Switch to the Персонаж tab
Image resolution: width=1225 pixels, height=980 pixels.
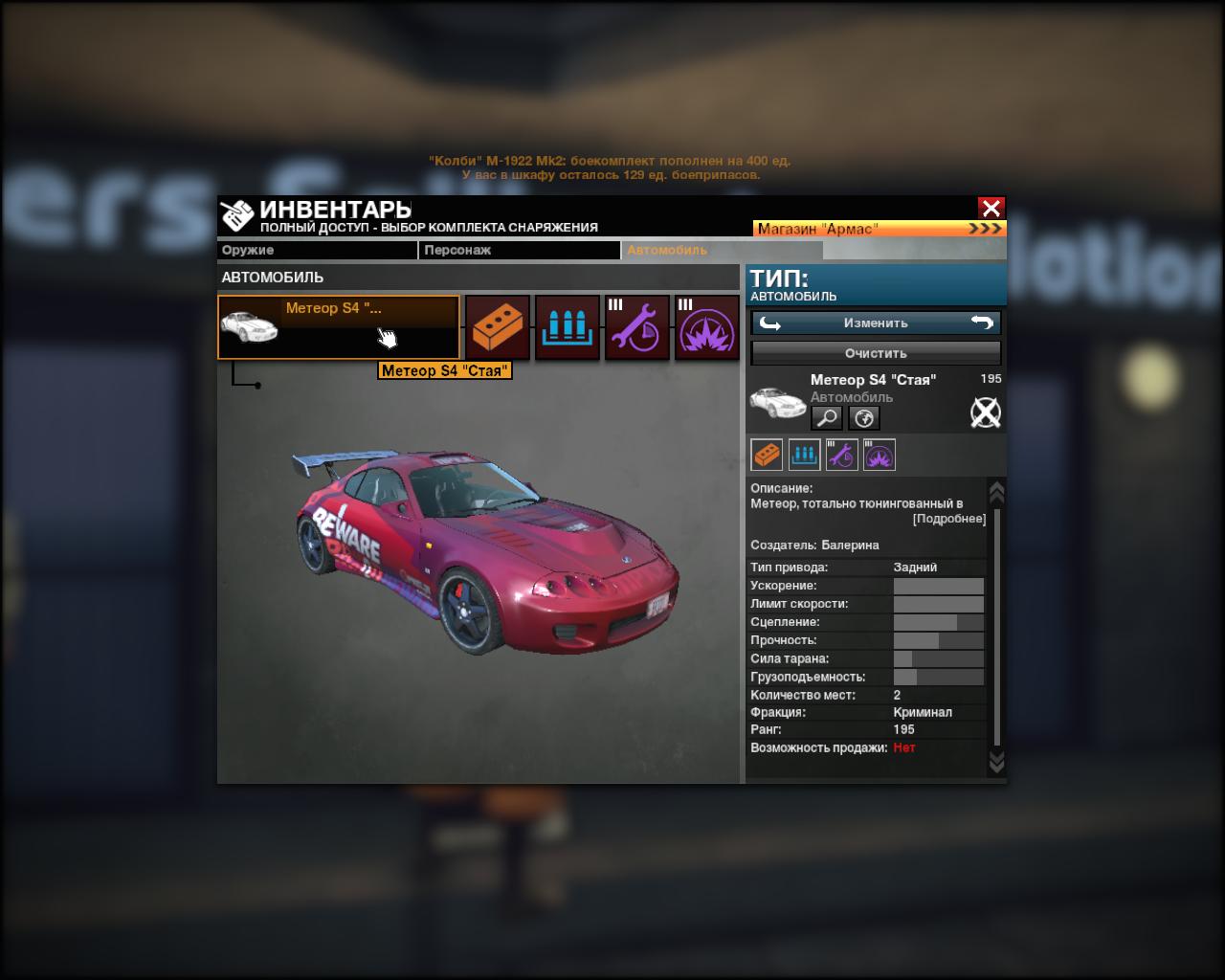coord(521,250)
